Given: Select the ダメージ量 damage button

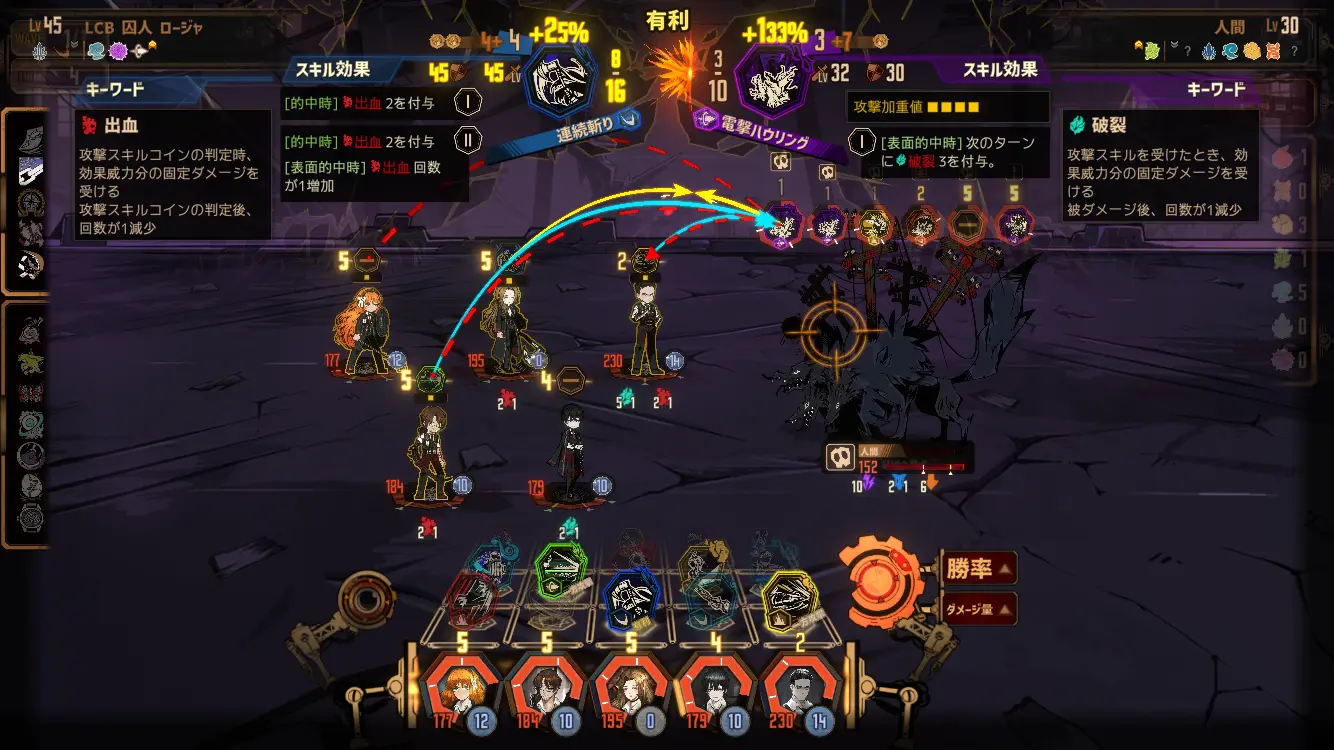Looking at the screenshot, I should [x=977, y=608].
